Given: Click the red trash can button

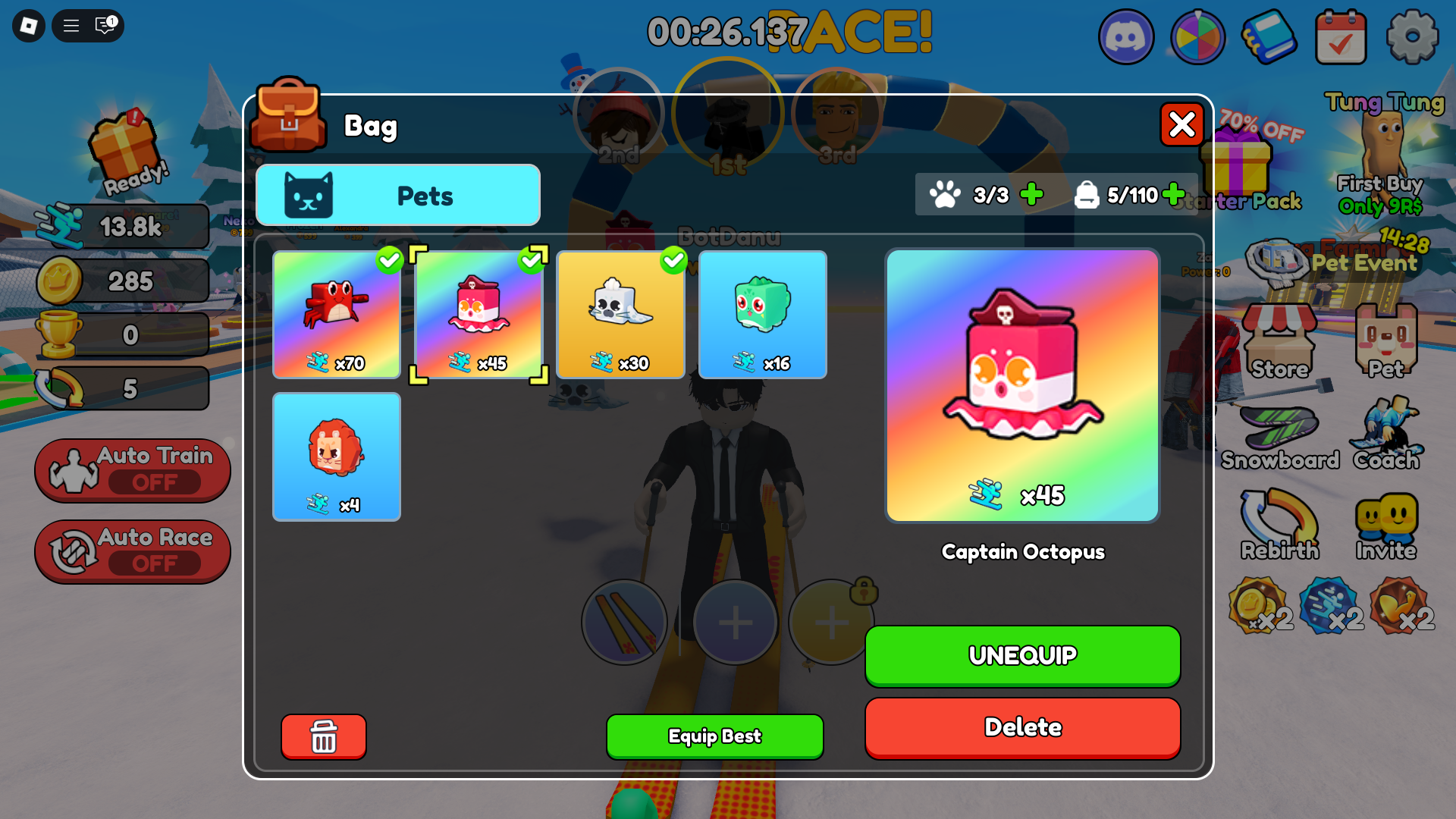Looking at the screenshot, I should pyautogui.click(x=324, y=736).
